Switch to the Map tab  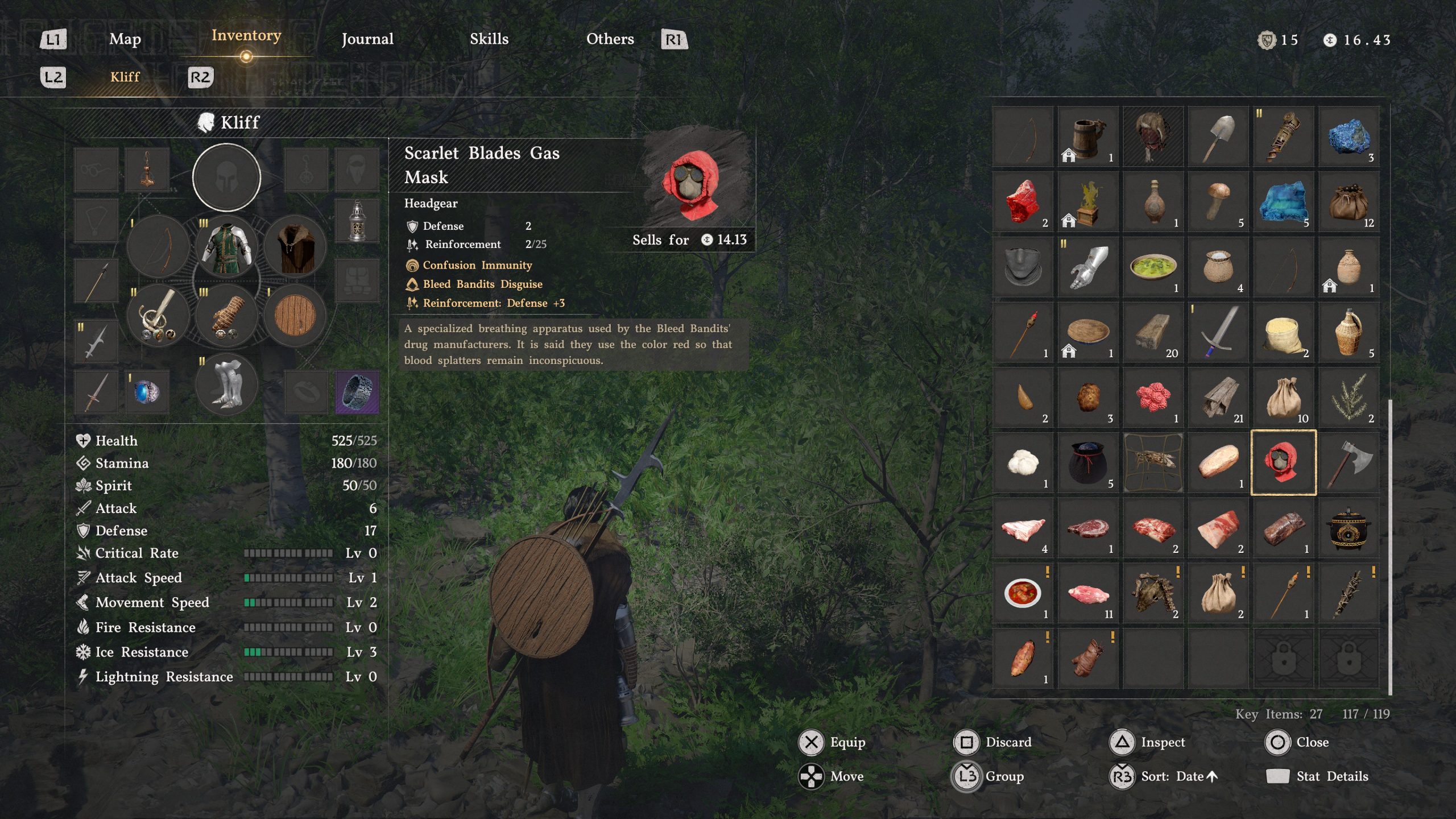[125, 40]
